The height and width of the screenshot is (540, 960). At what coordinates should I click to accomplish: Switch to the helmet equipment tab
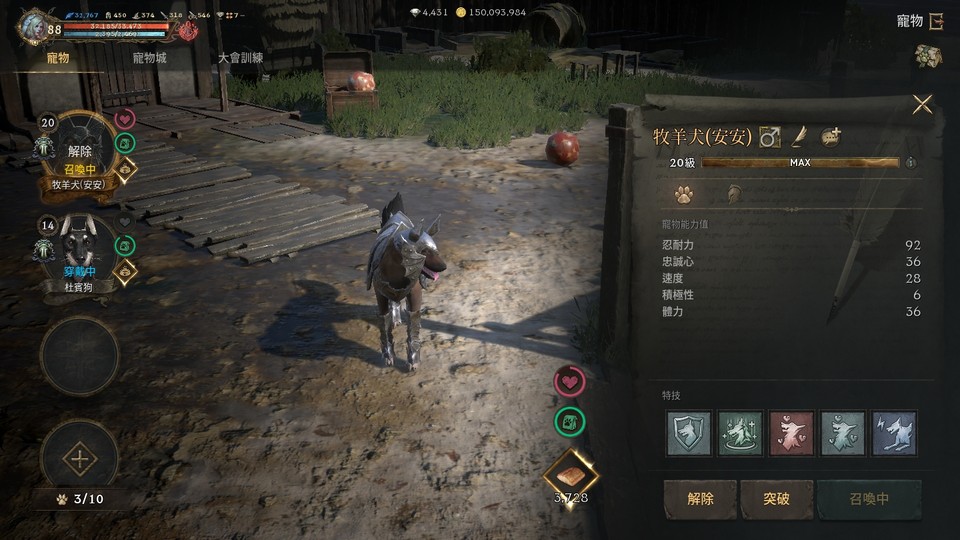(x=733, y=194)
